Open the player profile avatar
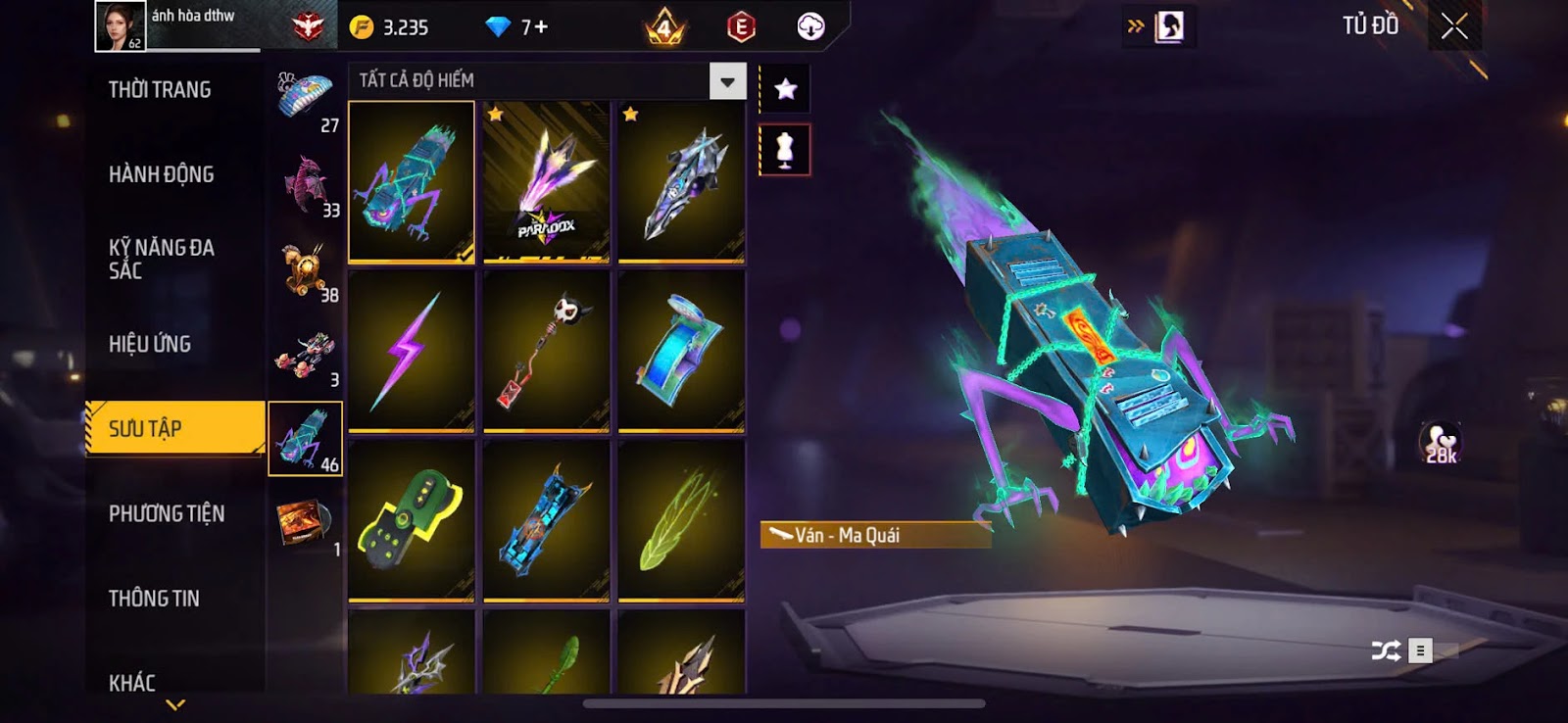The image size is (1568, 723). pyautogui.click(x=120, y=26)
